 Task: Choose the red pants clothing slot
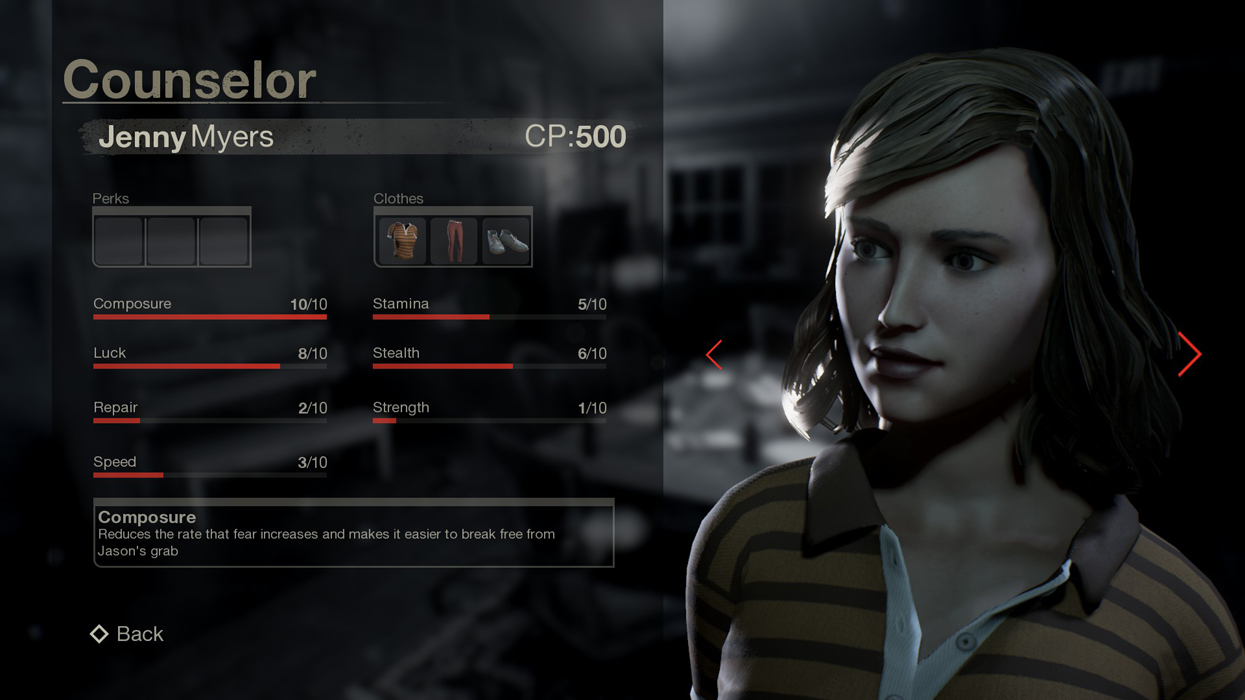(454, 240)
